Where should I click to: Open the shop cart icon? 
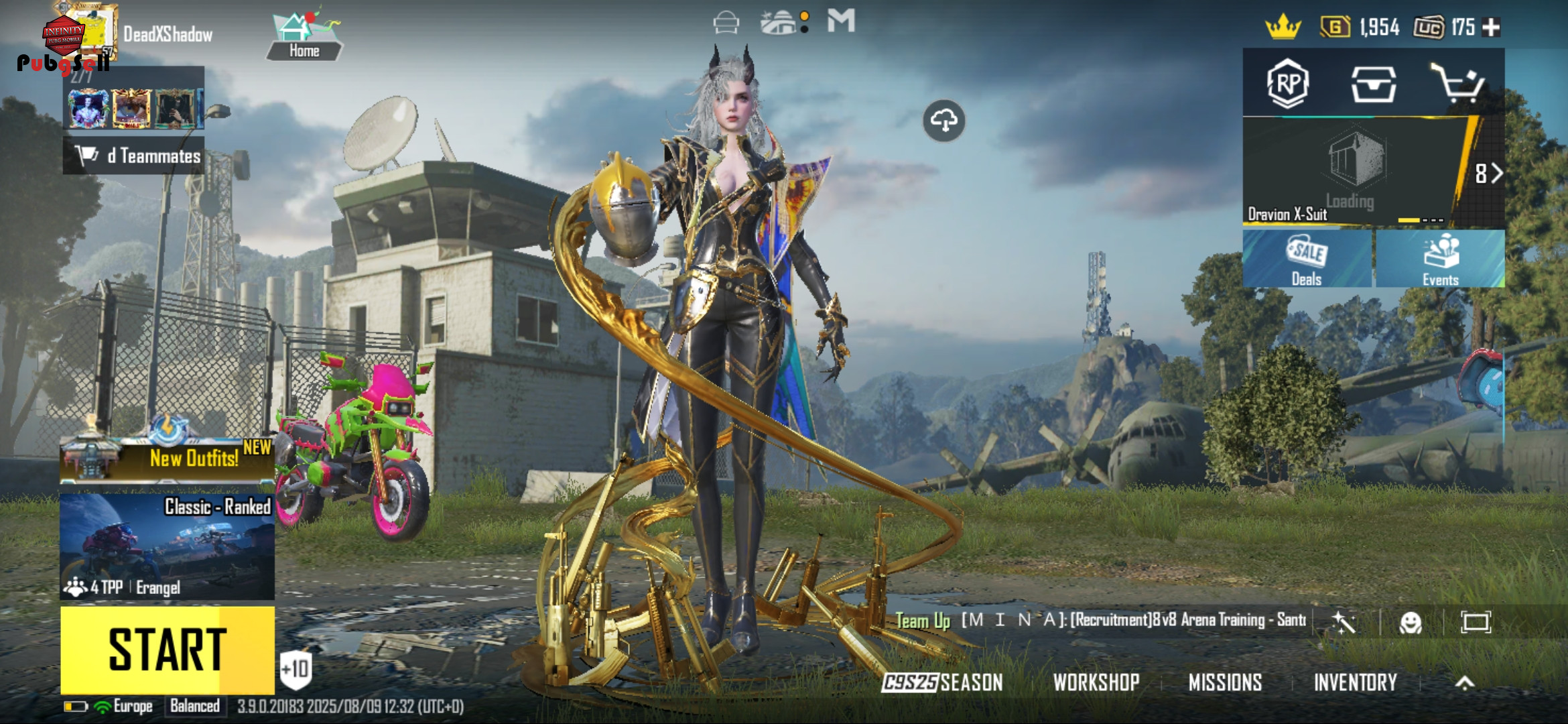click(1458, 84)
